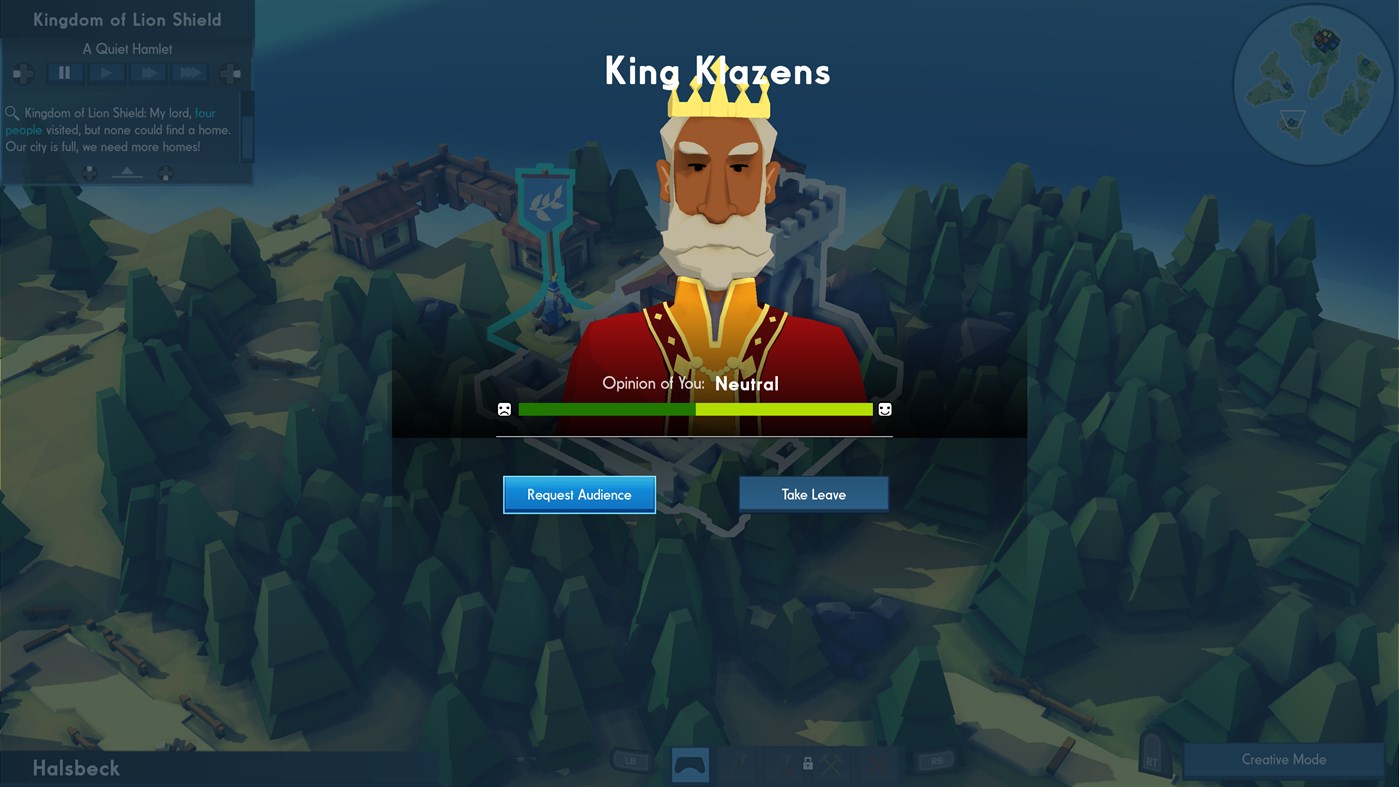Click the magnifying glass icon in the kingdom message
1399x787 pixels.
click(12, 113)
